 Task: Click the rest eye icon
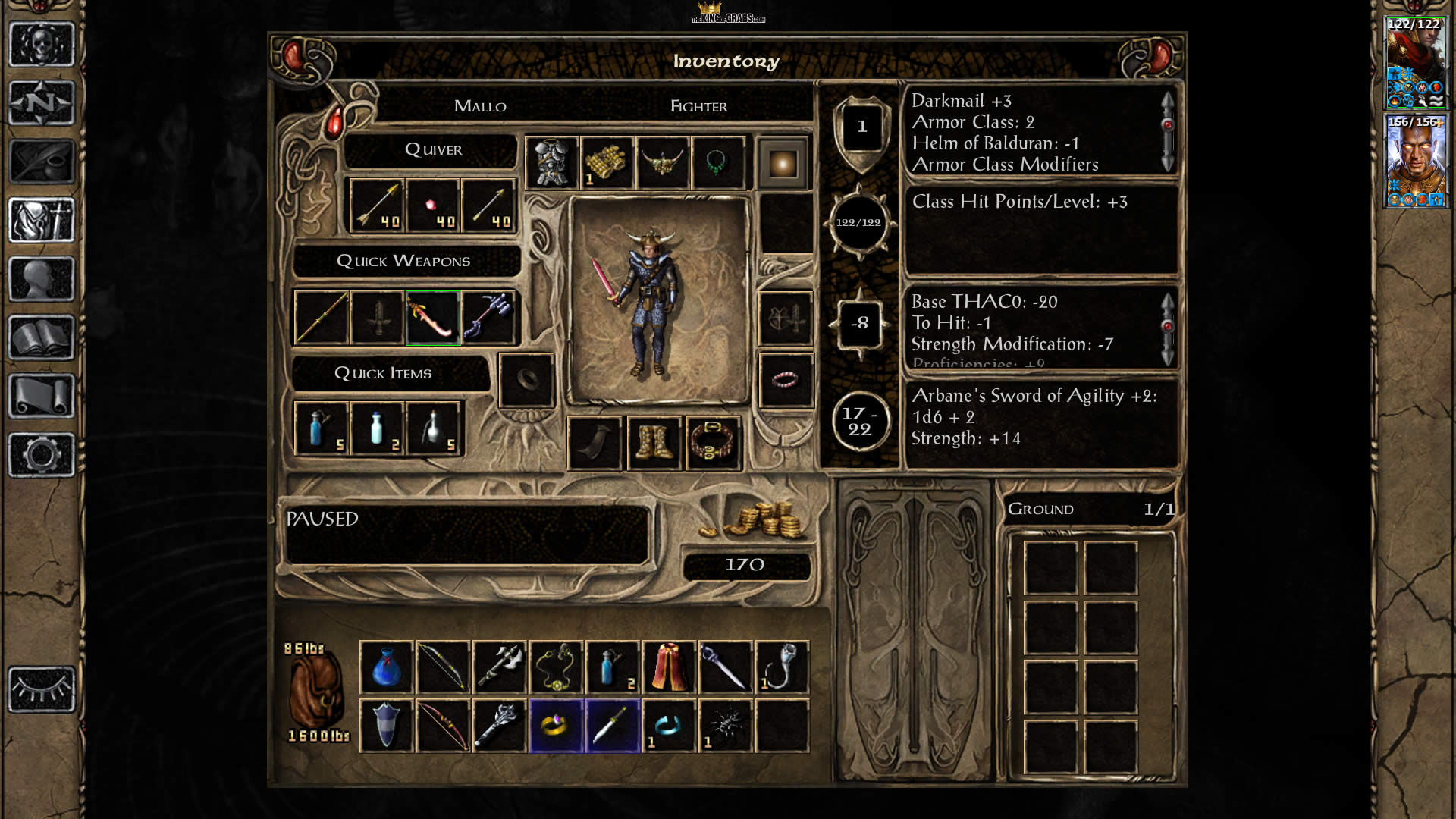pos(42,689)
